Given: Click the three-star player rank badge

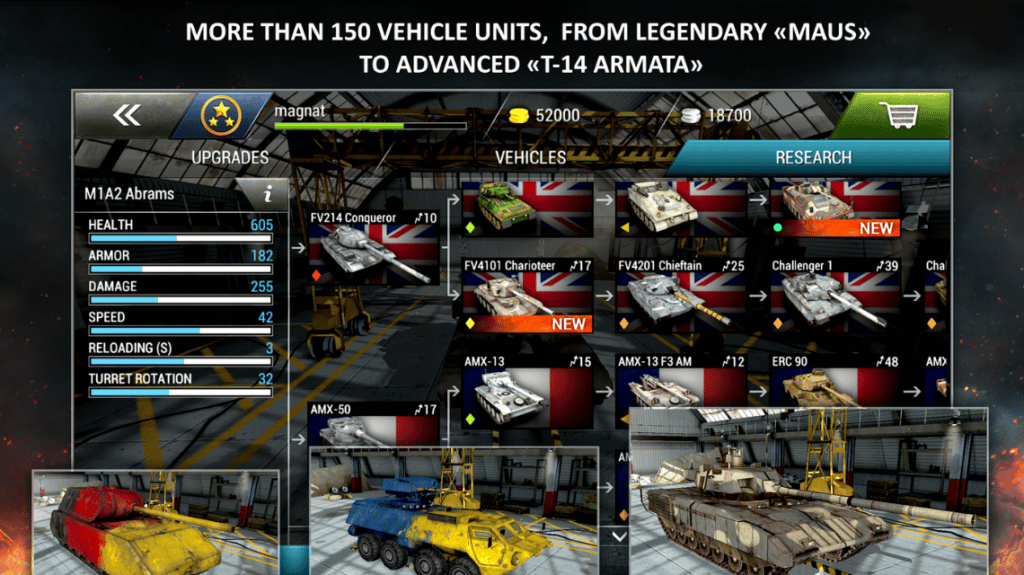Looking at the screenshot, I should [220, 116].
